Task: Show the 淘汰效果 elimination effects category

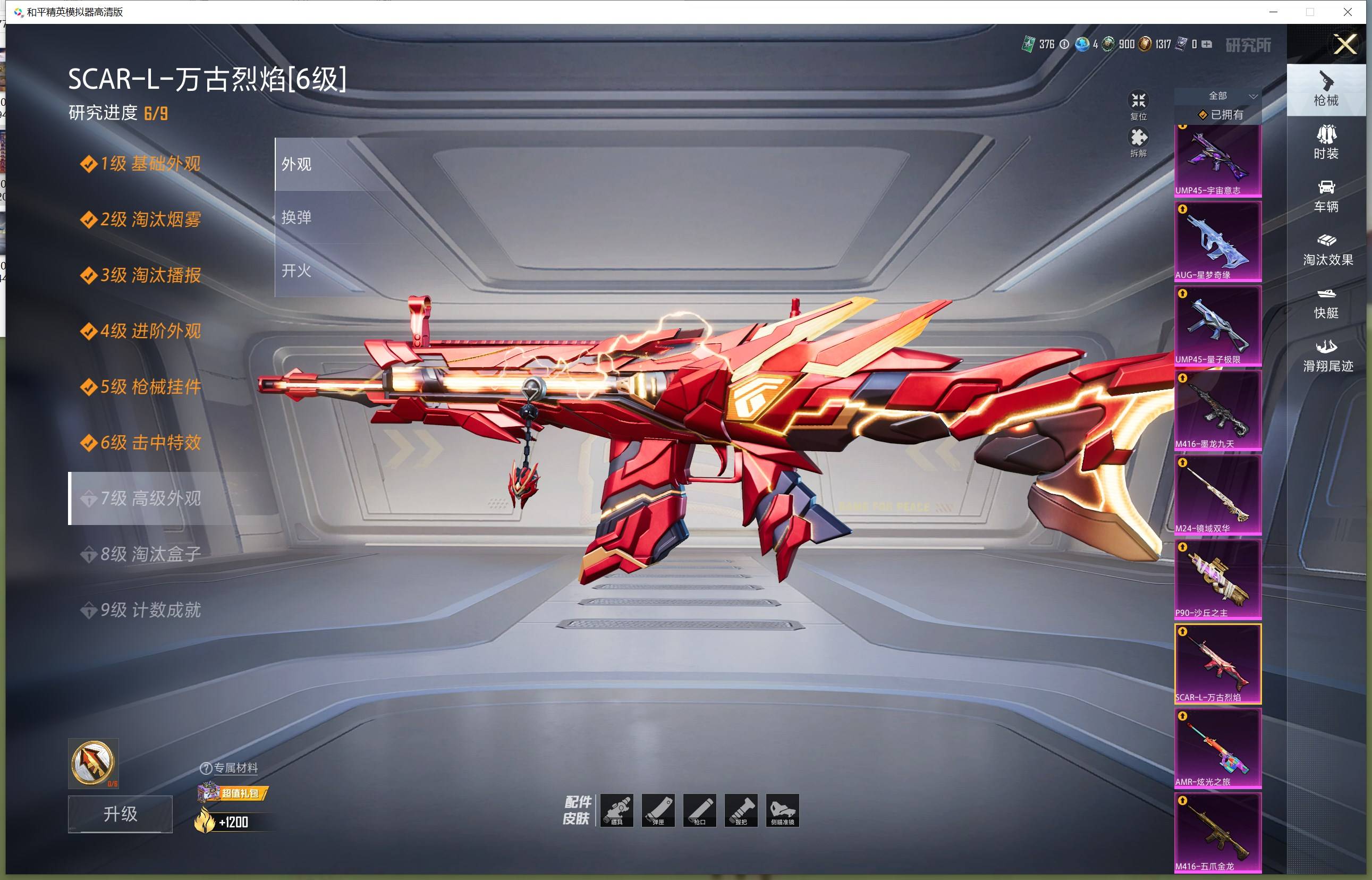Action: click(x=1327, y=249)
